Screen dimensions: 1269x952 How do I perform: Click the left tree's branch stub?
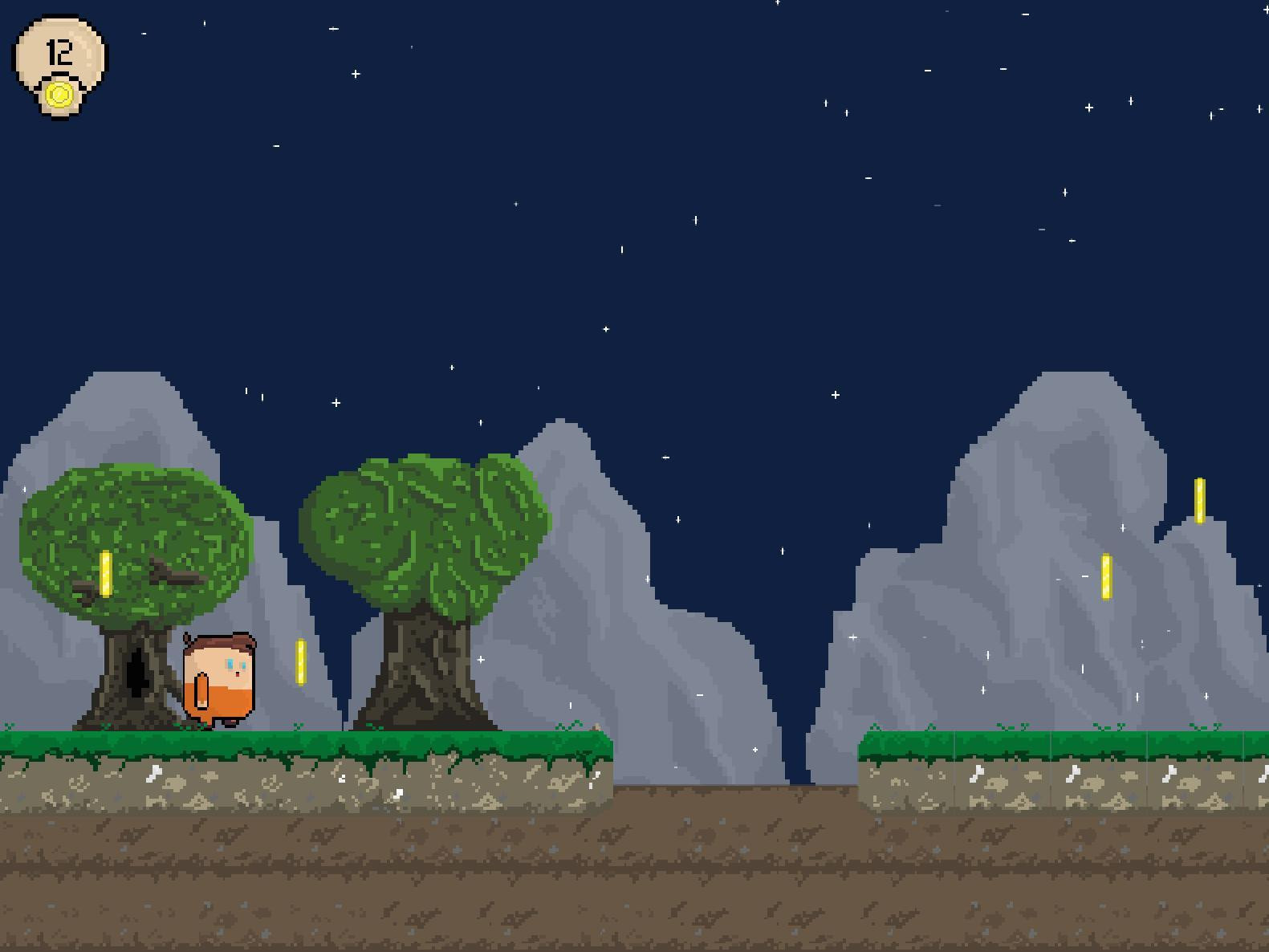point(177,574)
